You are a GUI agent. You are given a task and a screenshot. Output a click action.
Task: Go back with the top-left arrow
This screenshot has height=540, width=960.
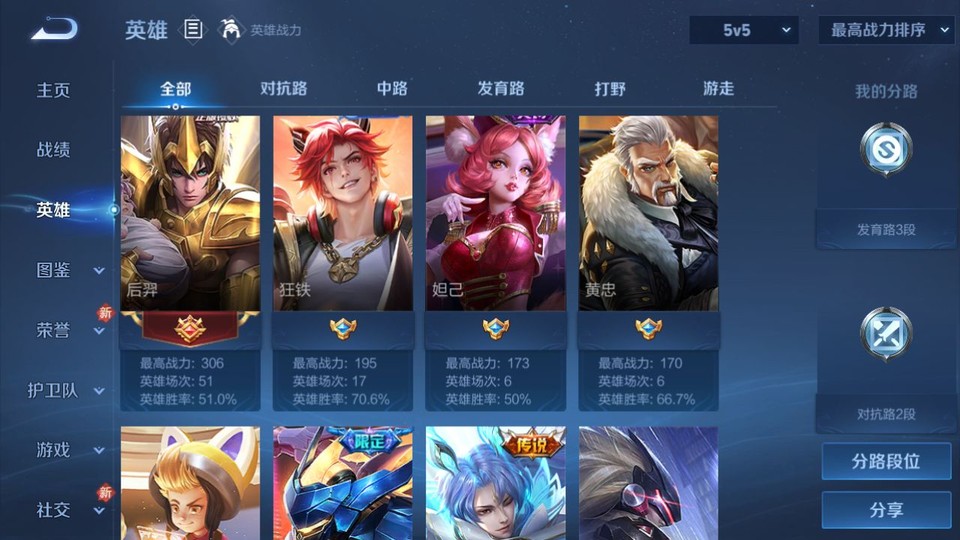[x=54, y=29]
